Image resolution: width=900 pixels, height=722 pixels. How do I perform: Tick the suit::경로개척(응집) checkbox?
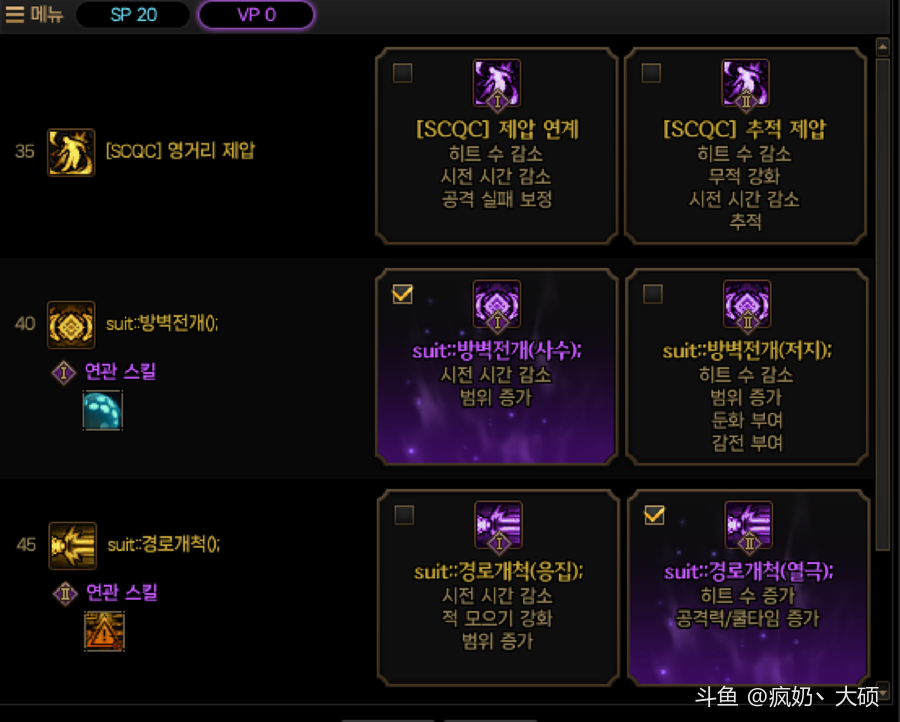pyautogui.click(x=404, y=515)
